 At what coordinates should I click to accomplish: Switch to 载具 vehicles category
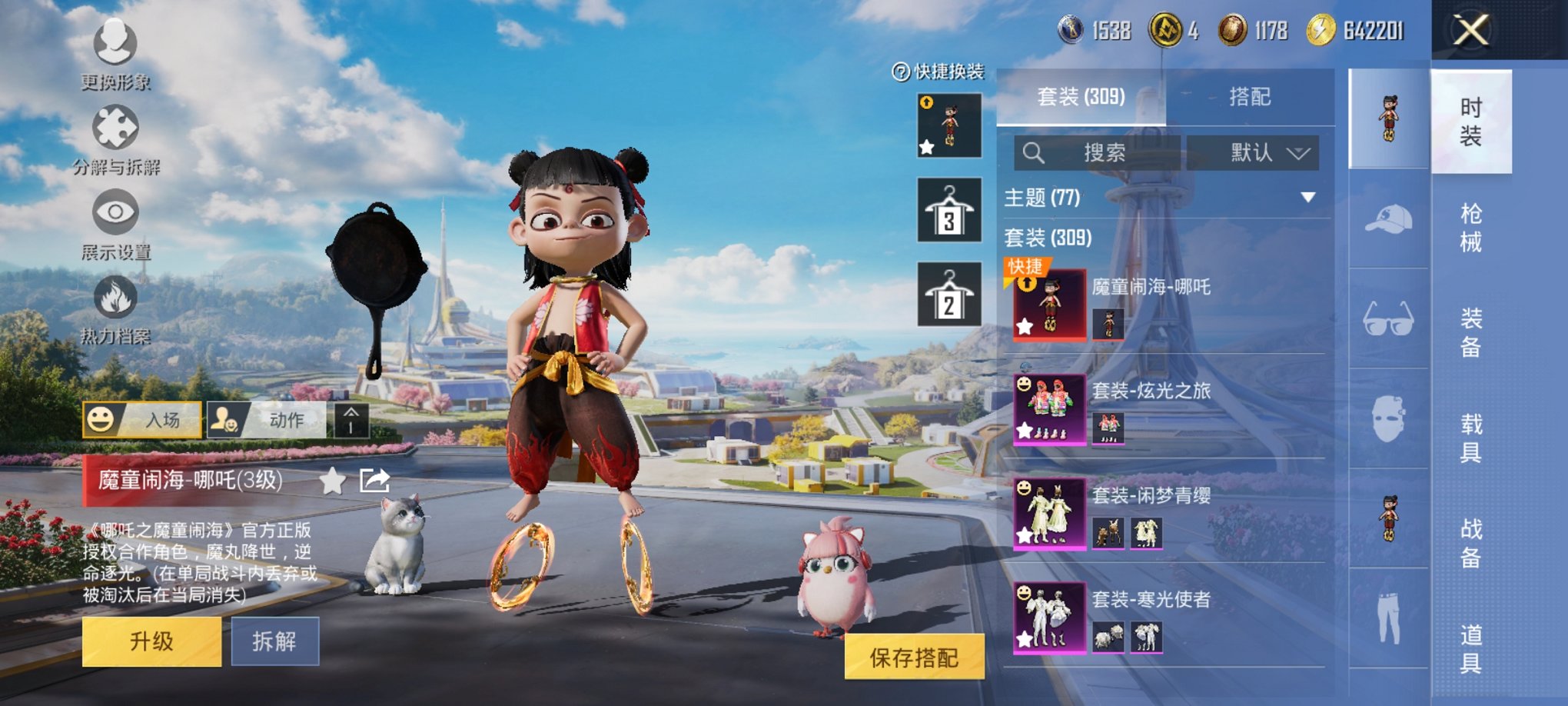pyautogui.click(x=1470, y=438)
